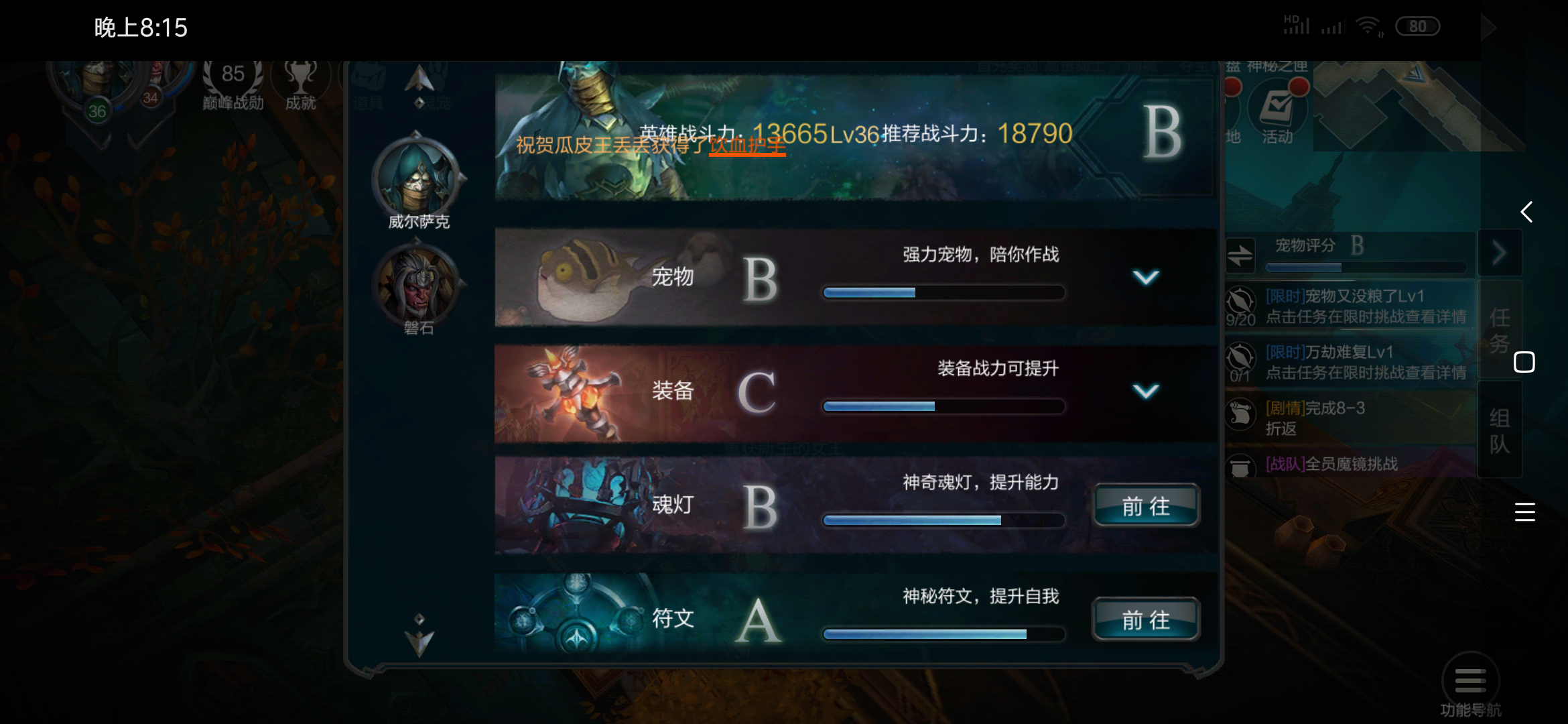Click the 饮血护手 item link
Image resolution: width=1568 pixels, height=724 pixels.
[746, 146]
